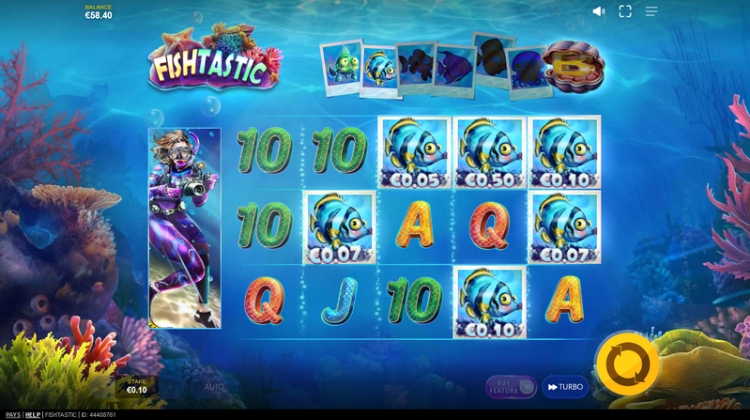Toggle the sound speaker icon
Screen dimensions: 750x420
(598, 11)
